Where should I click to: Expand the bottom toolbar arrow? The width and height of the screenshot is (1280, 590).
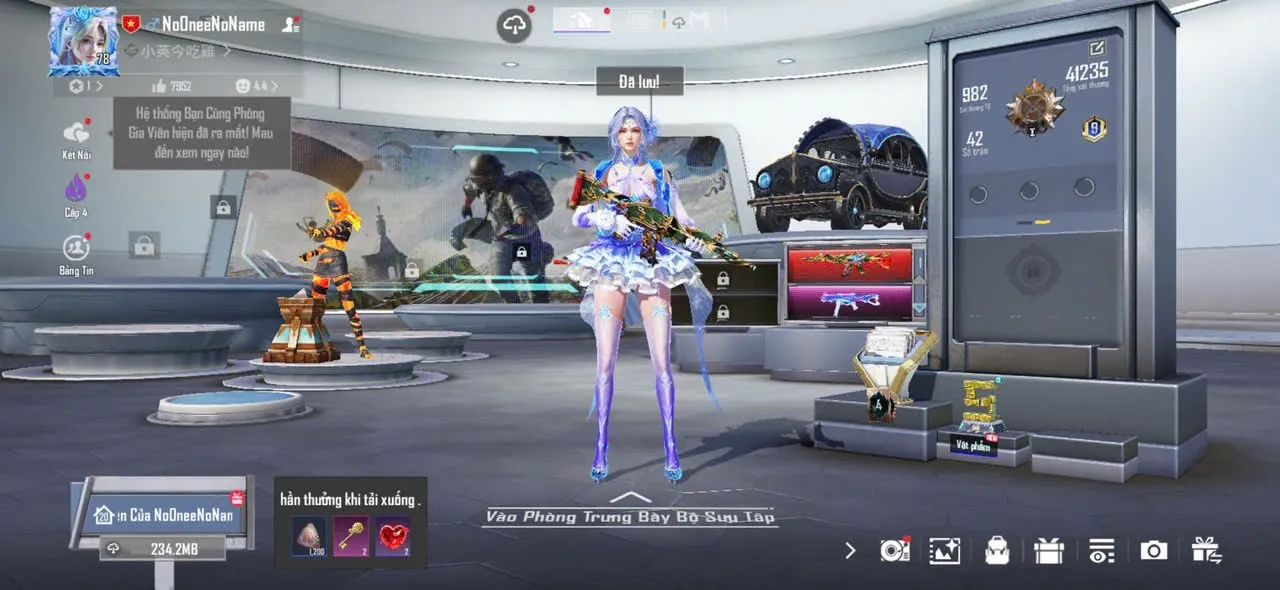point(850,550)
